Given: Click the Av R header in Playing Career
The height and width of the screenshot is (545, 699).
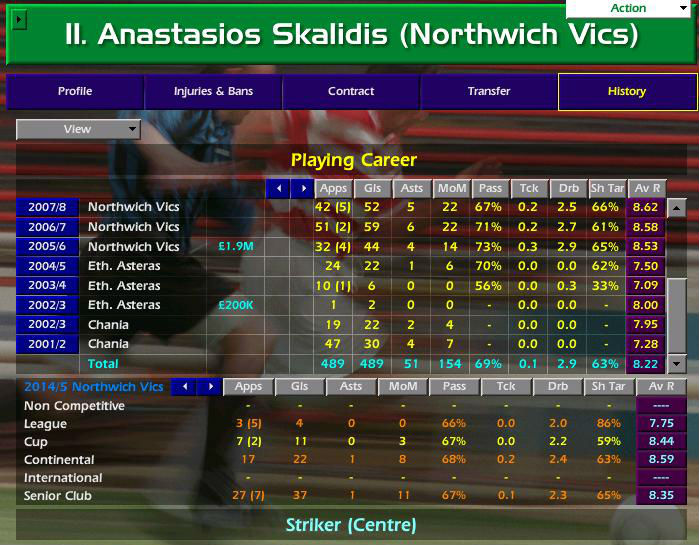Looking at the screenshot, I should coord(646,188).
